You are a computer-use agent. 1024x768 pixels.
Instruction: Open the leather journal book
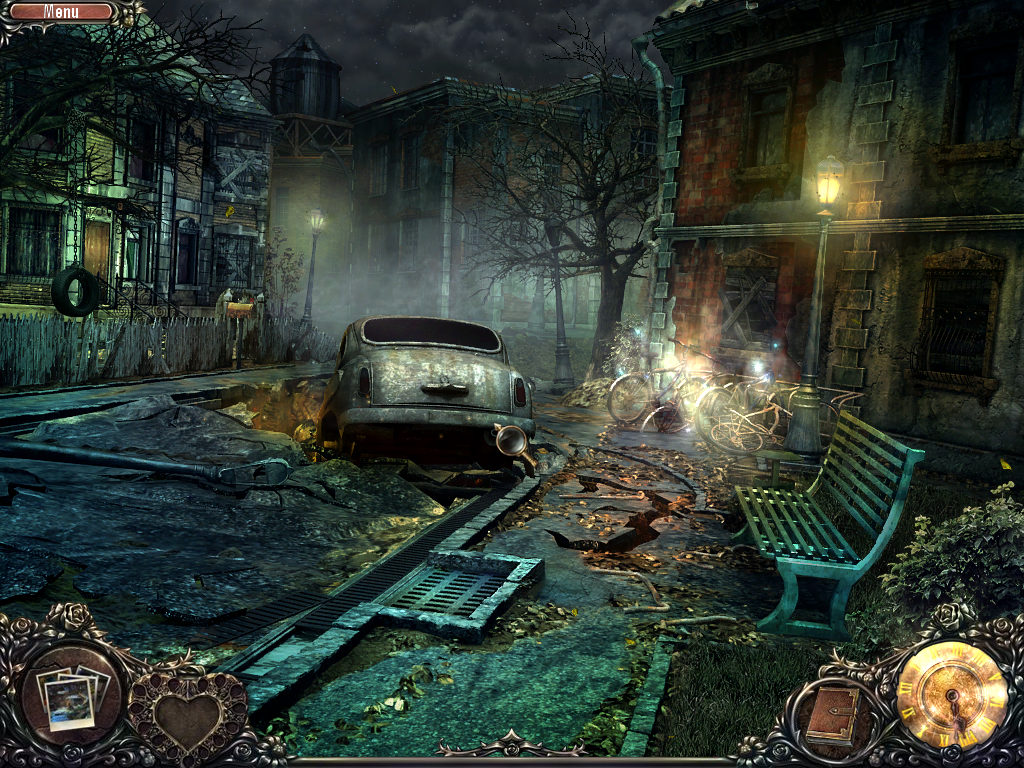click(x=831, y=714)
